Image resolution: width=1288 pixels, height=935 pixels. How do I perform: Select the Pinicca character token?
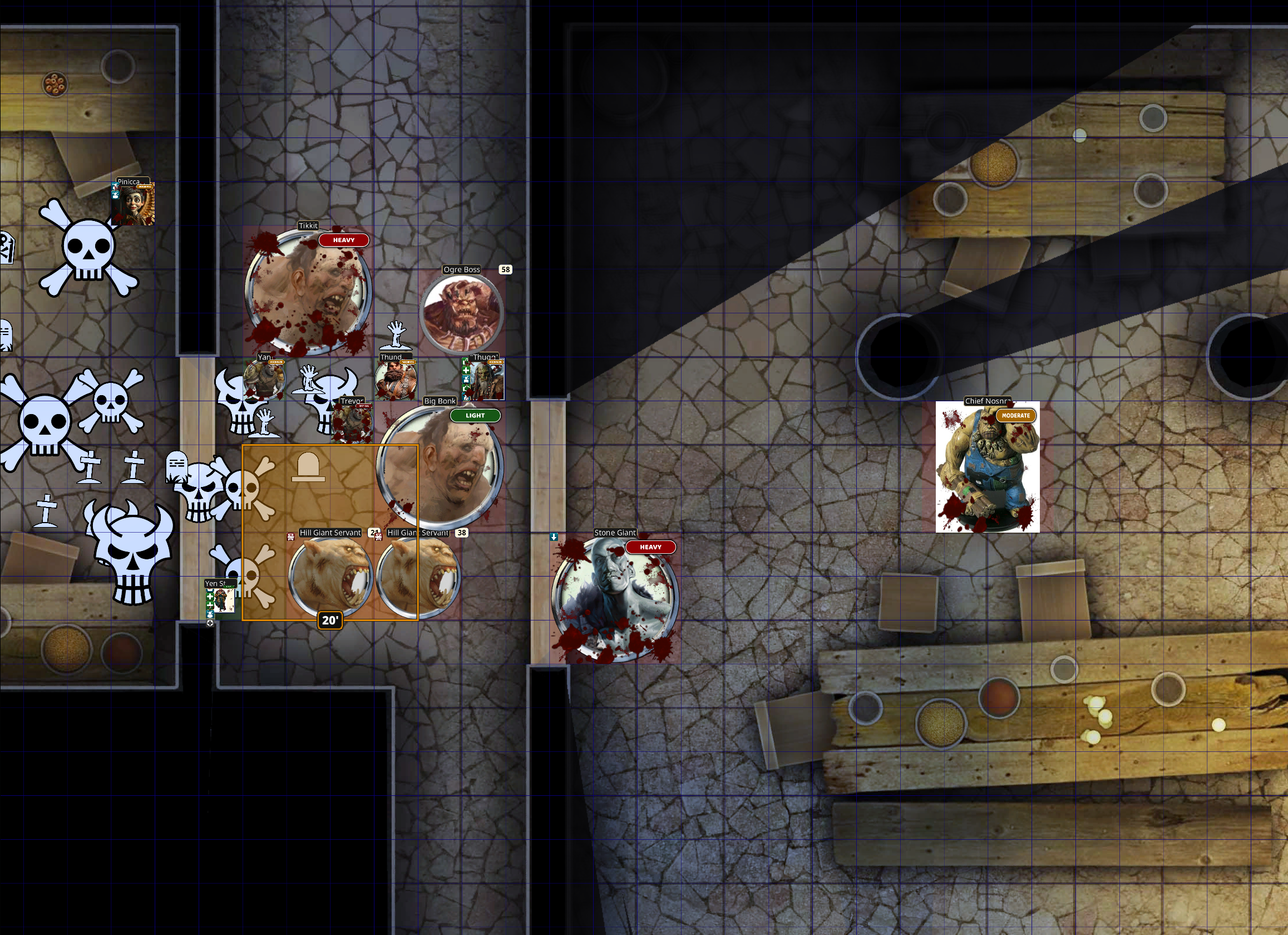135,204
